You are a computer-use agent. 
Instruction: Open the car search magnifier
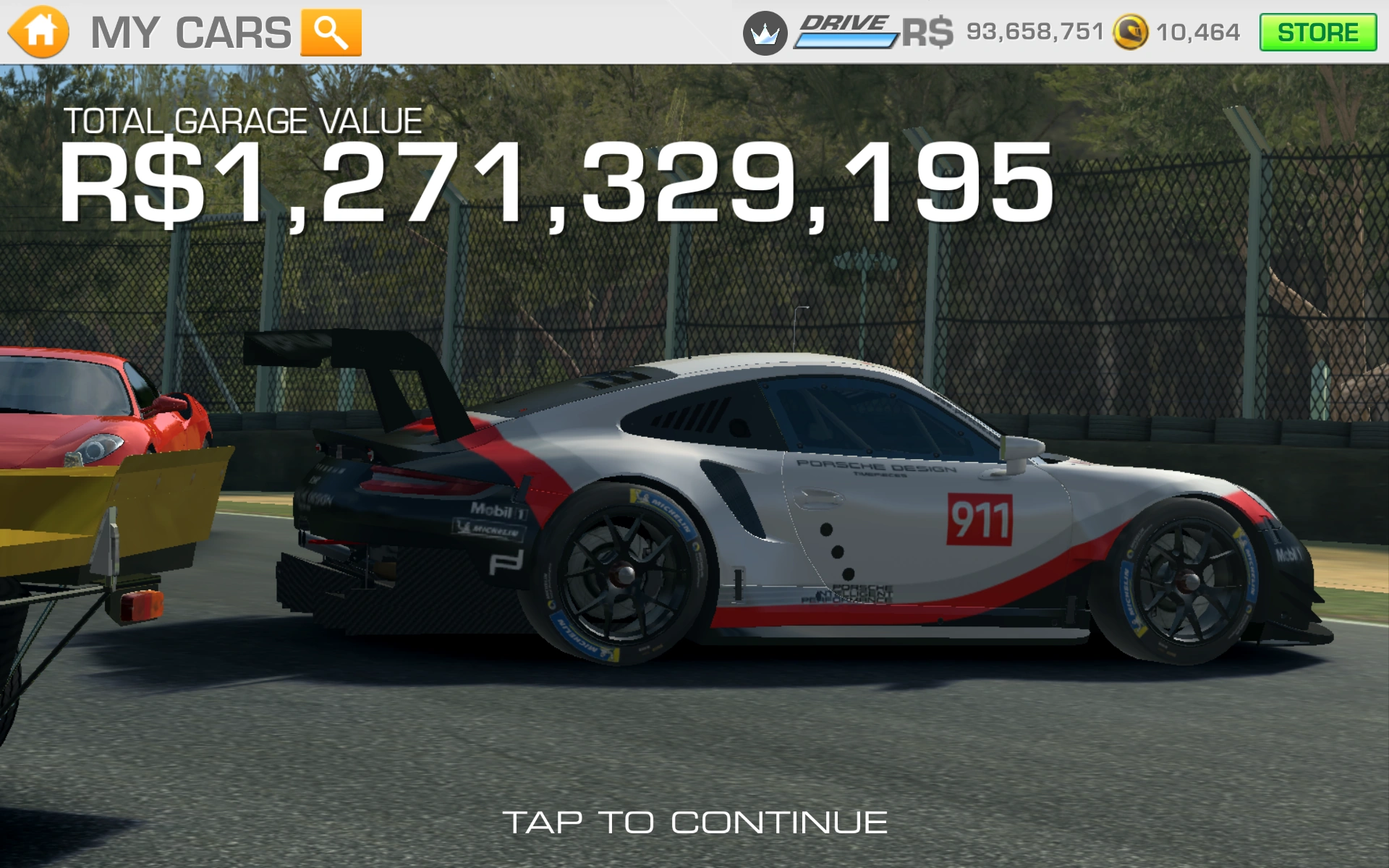tap(331, 33)
